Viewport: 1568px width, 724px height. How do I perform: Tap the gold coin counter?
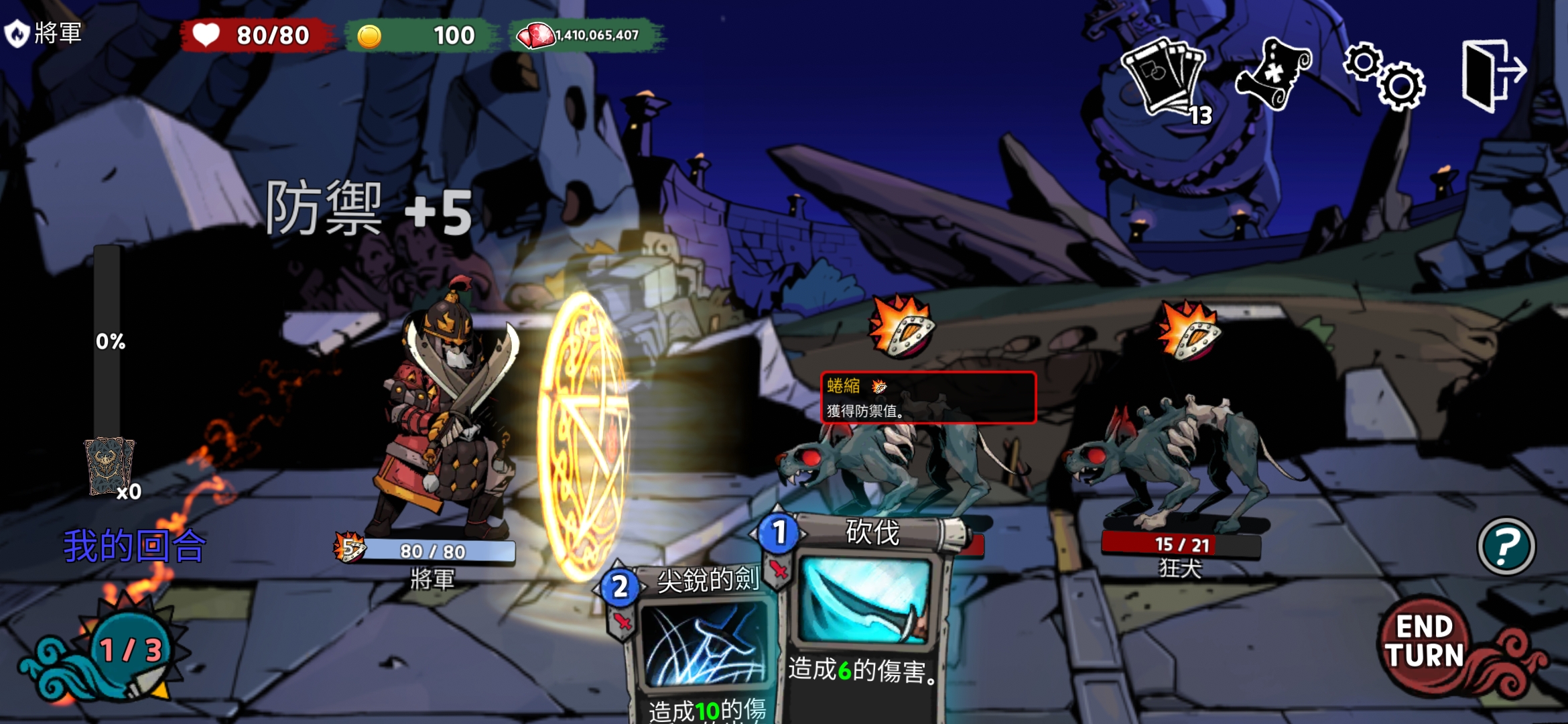(x=421, y=36)
